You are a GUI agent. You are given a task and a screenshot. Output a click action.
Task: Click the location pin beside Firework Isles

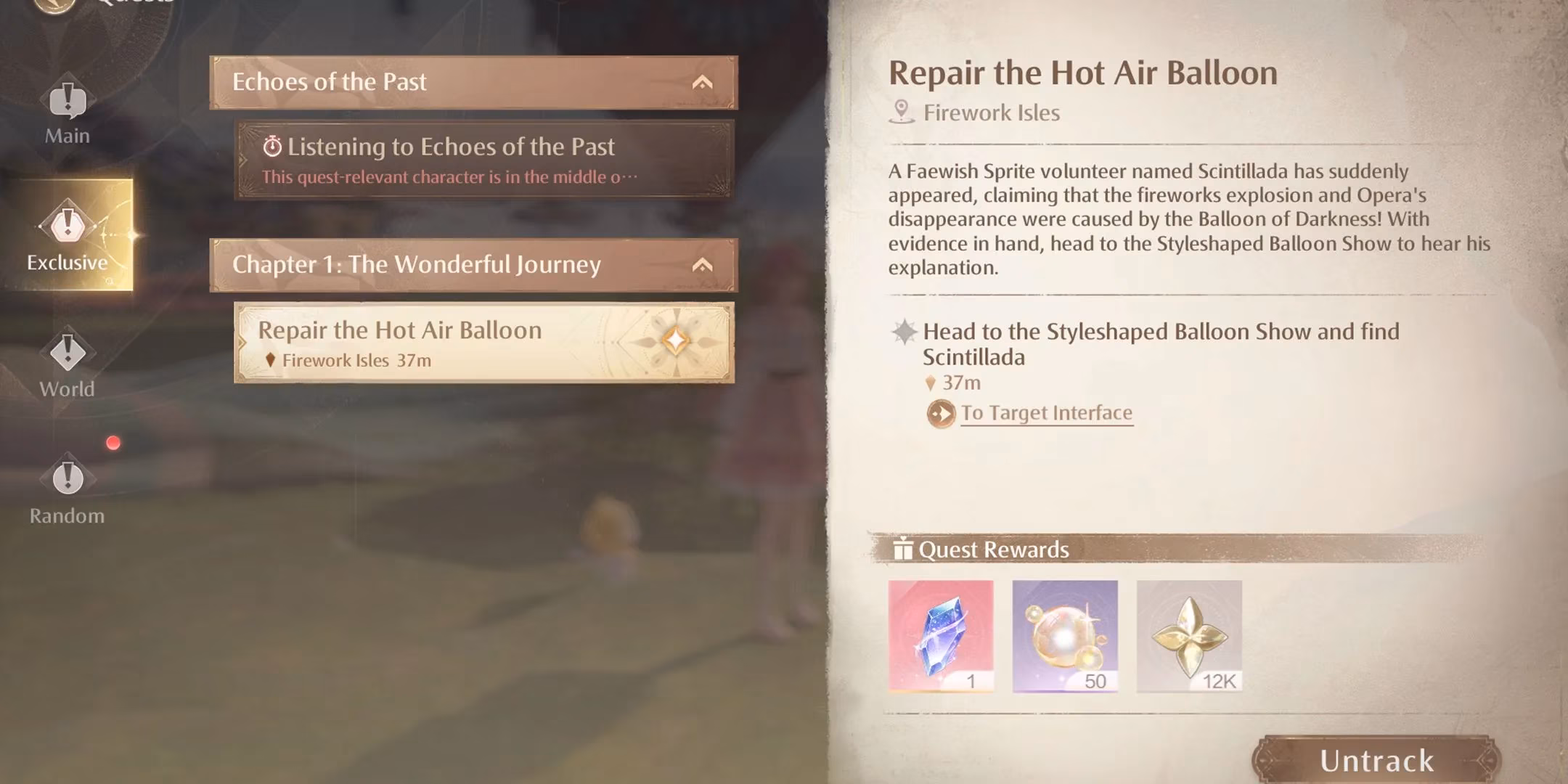click(902, 113)
